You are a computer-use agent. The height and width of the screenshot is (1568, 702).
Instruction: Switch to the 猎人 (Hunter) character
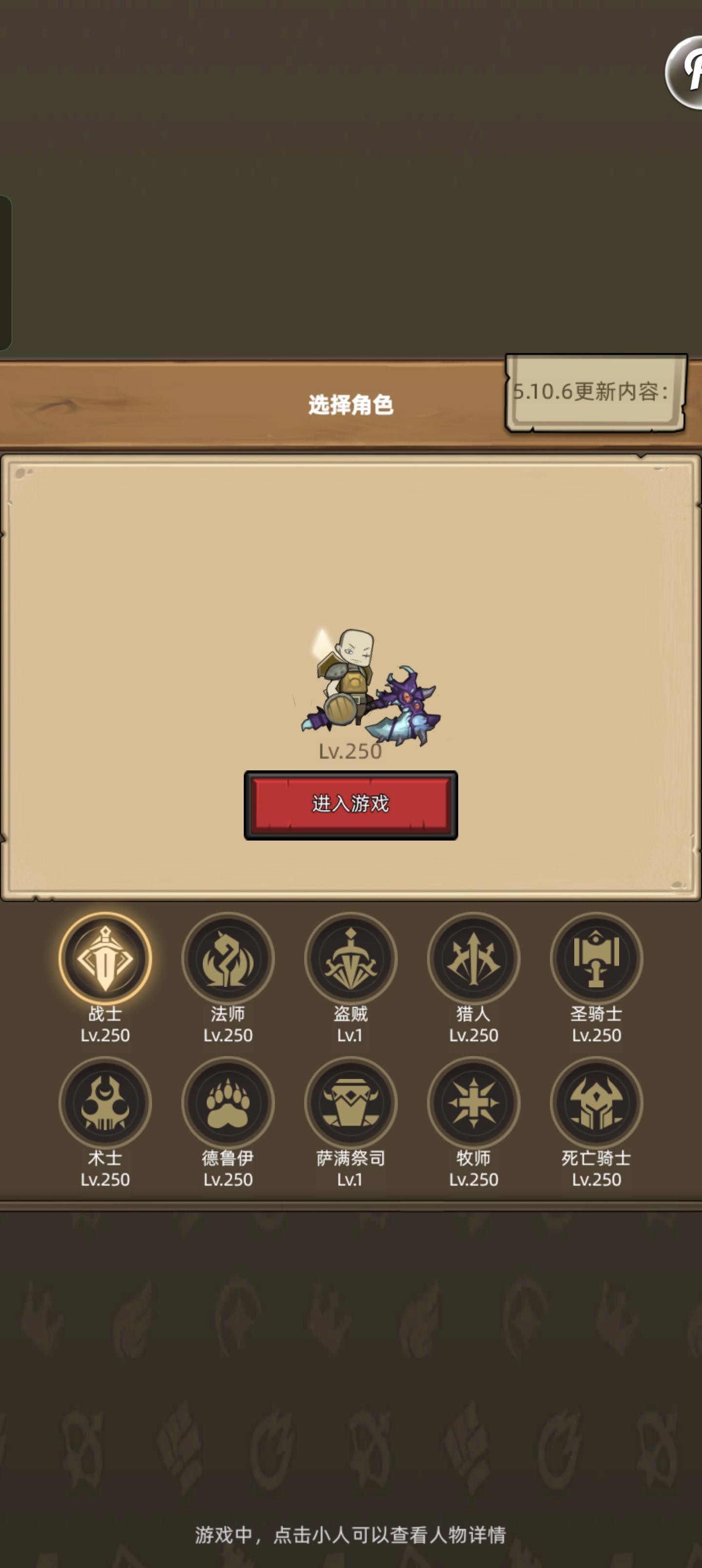(474, 958)
